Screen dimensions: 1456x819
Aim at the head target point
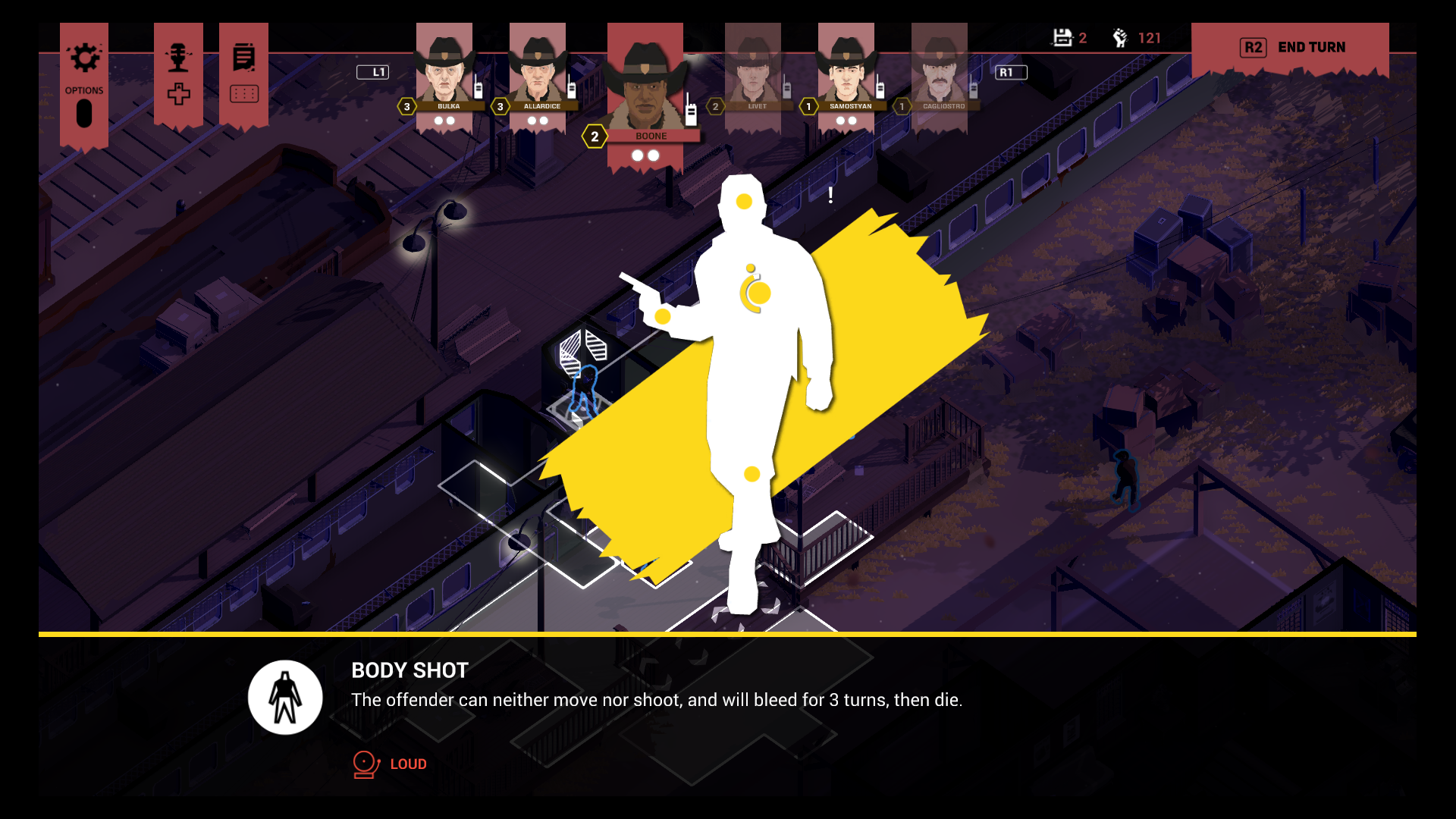(x=744, y=202)
